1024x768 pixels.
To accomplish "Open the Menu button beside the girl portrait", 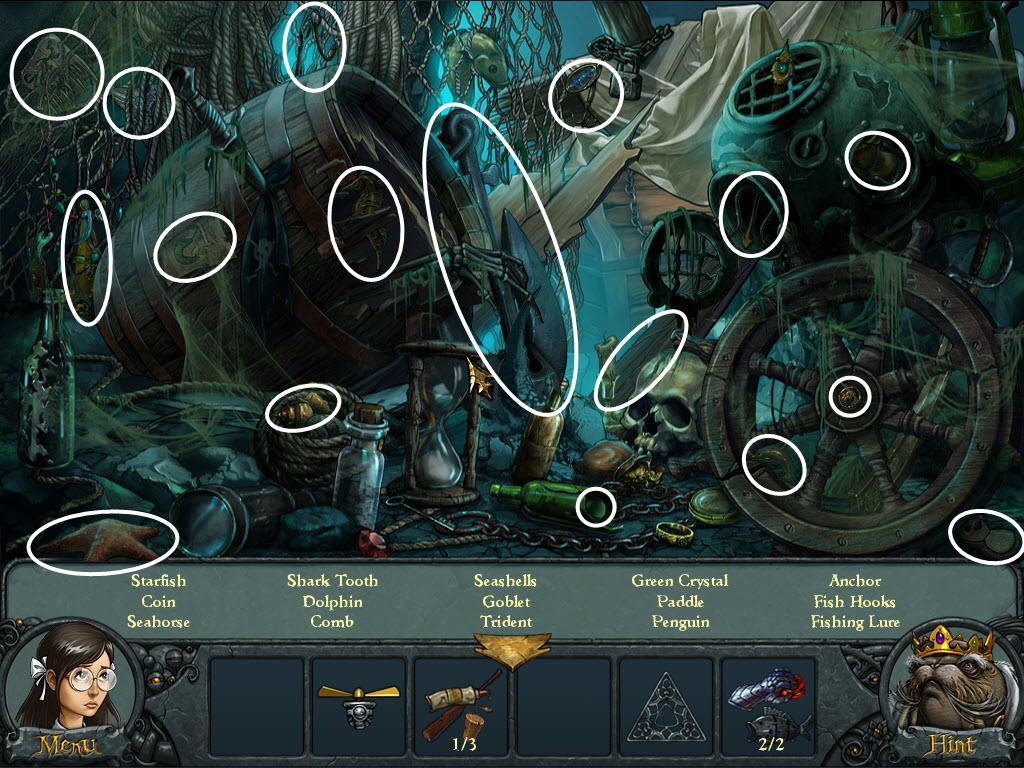I will (x=68, y=744).
